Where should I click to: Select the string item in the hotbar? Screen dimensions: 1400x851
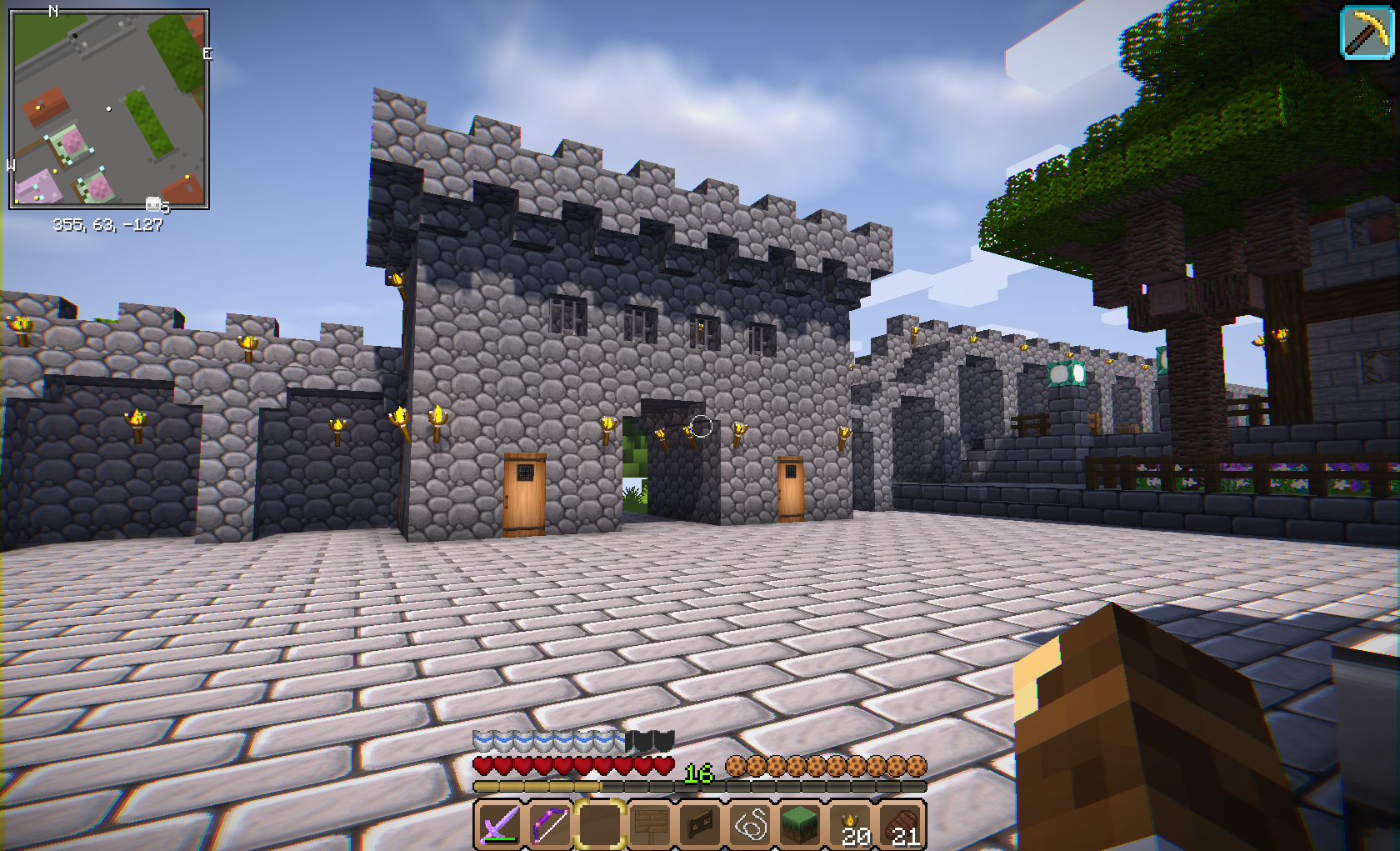(750, 825)
